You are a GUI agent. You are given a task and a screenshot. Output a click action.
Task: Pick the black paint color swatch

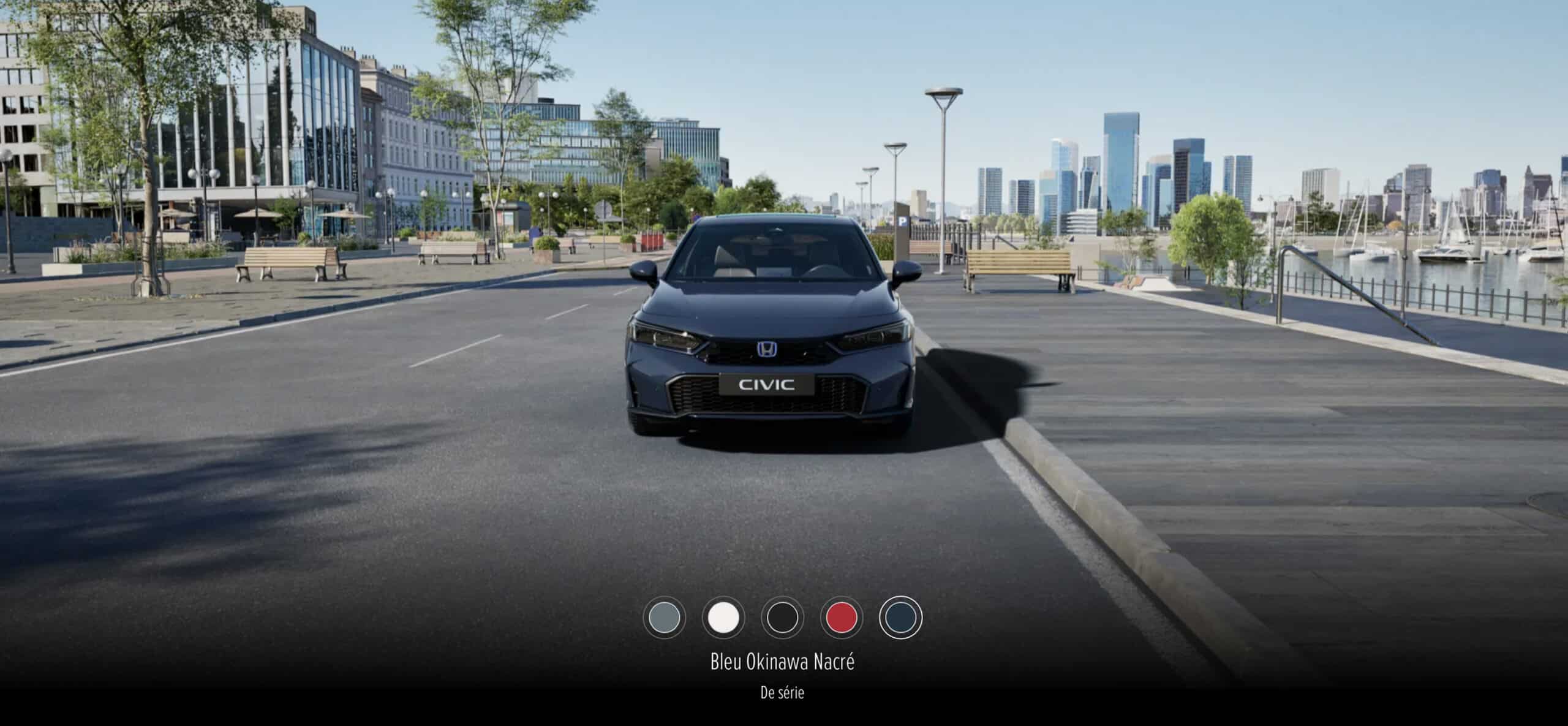point(782,617)
